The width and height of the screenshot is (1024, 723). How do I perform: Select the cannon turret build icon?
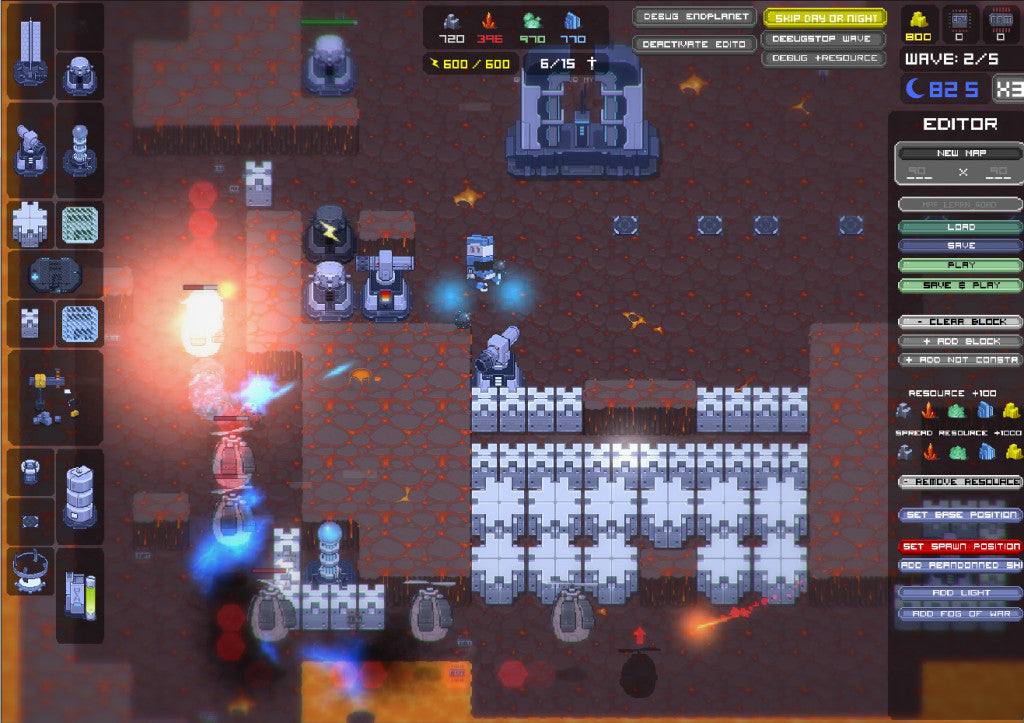30,150
